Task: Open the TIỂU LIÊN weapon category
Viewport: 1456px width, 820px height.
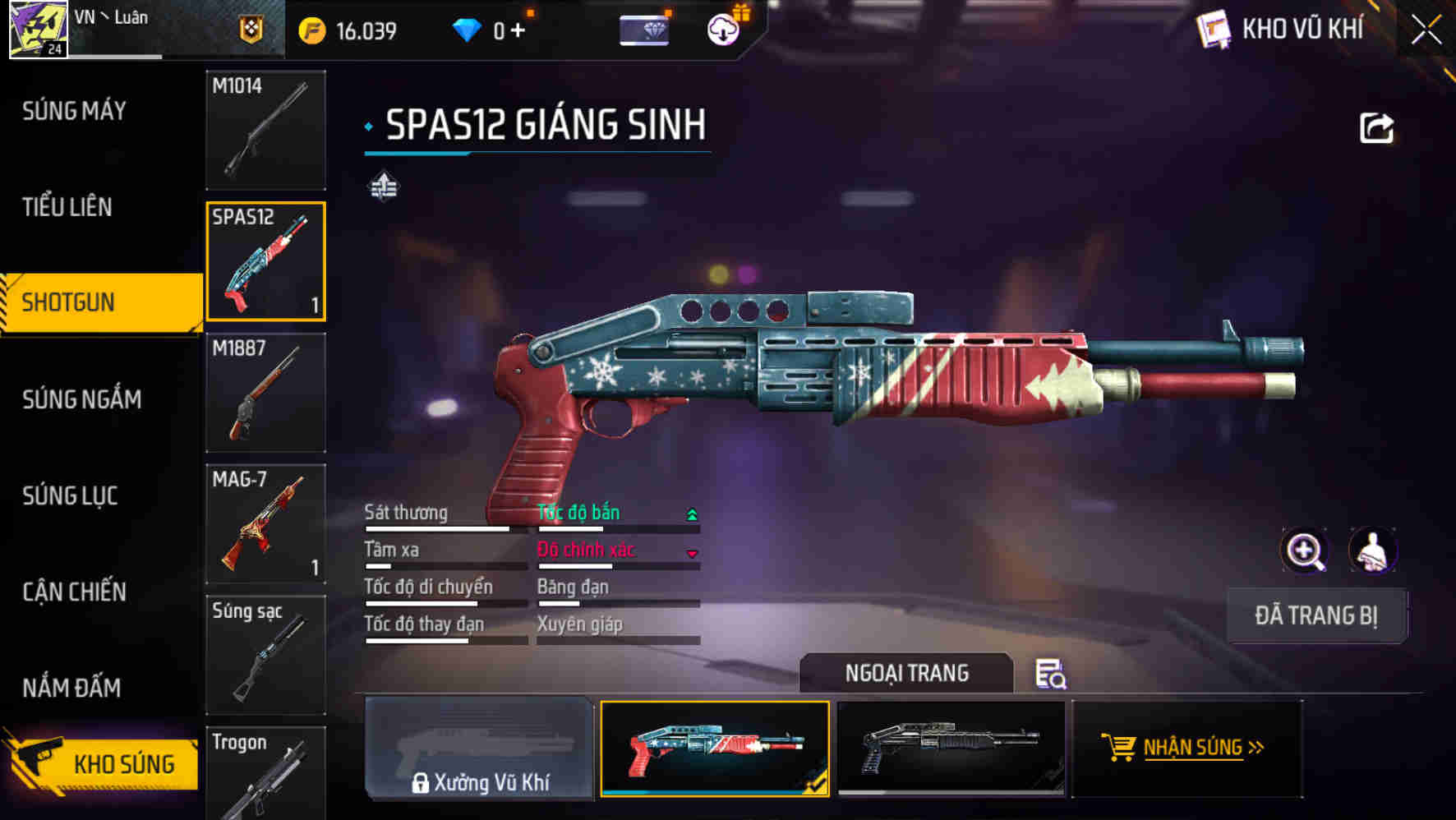Action: pyautogui.click(x=67, y=207)
